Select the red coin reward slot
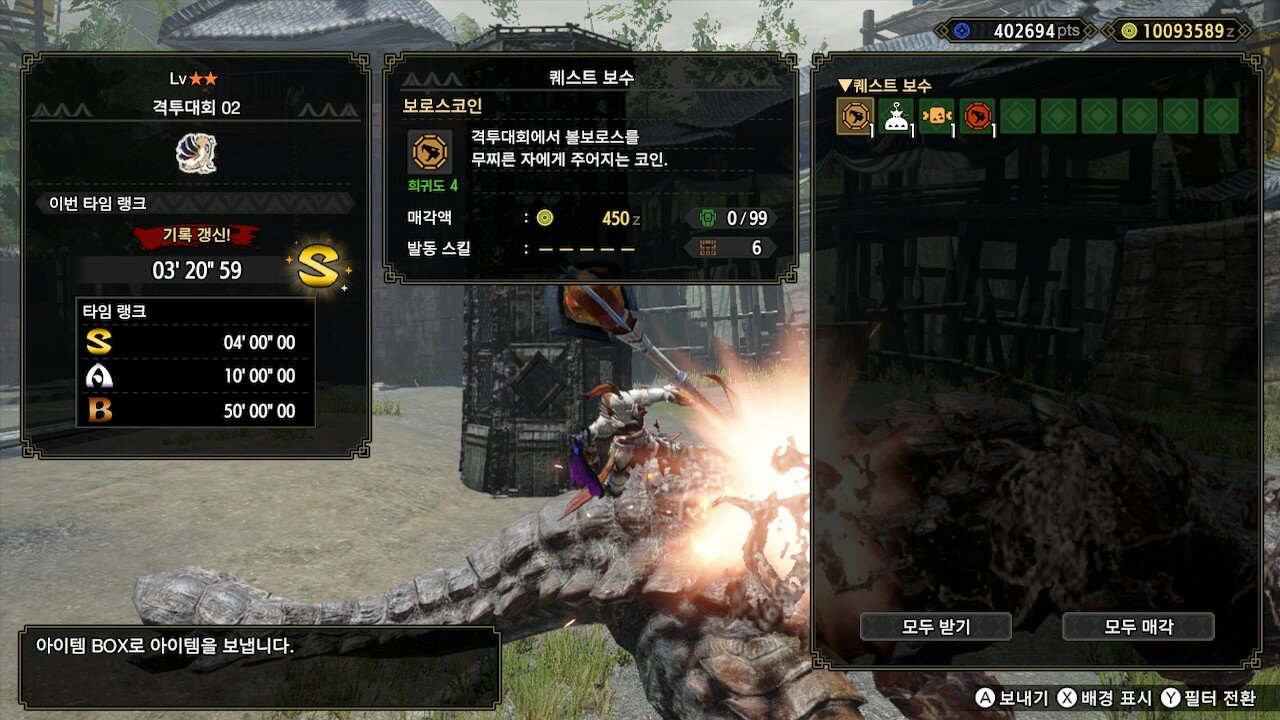 tap(978, 116)
